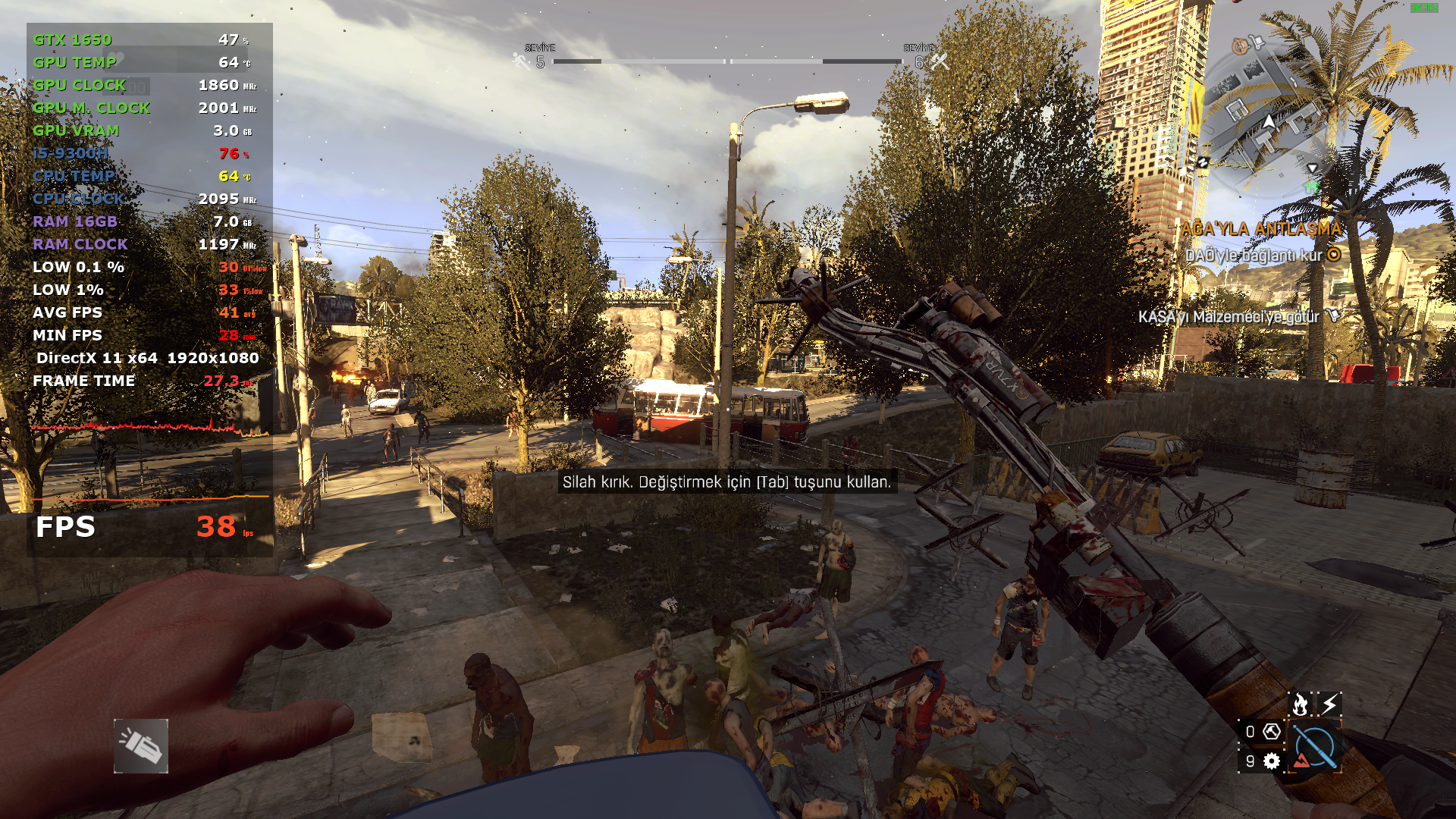Select the green safe house marker on minimap
This screenshot has height=819, width=1456.
point(1312,185)
